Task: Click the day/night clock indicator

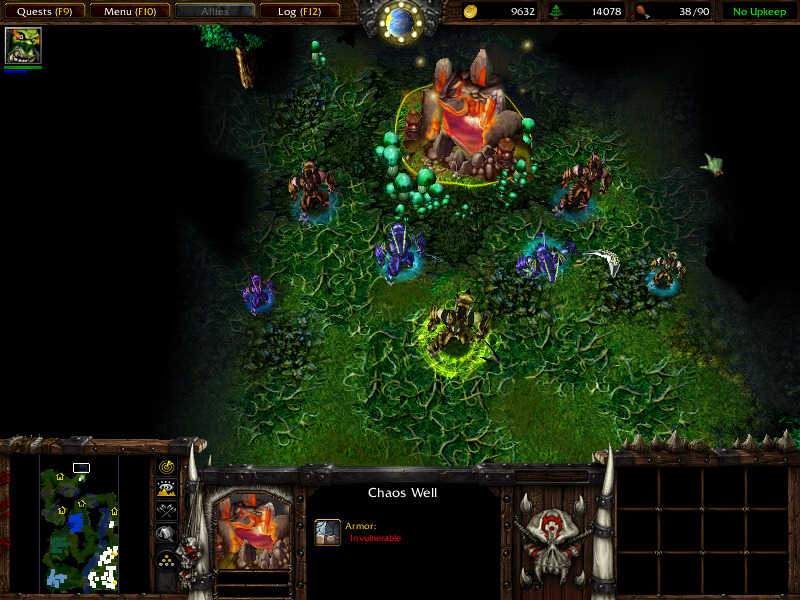Action: pyautogui.click(x=400, y=20)
